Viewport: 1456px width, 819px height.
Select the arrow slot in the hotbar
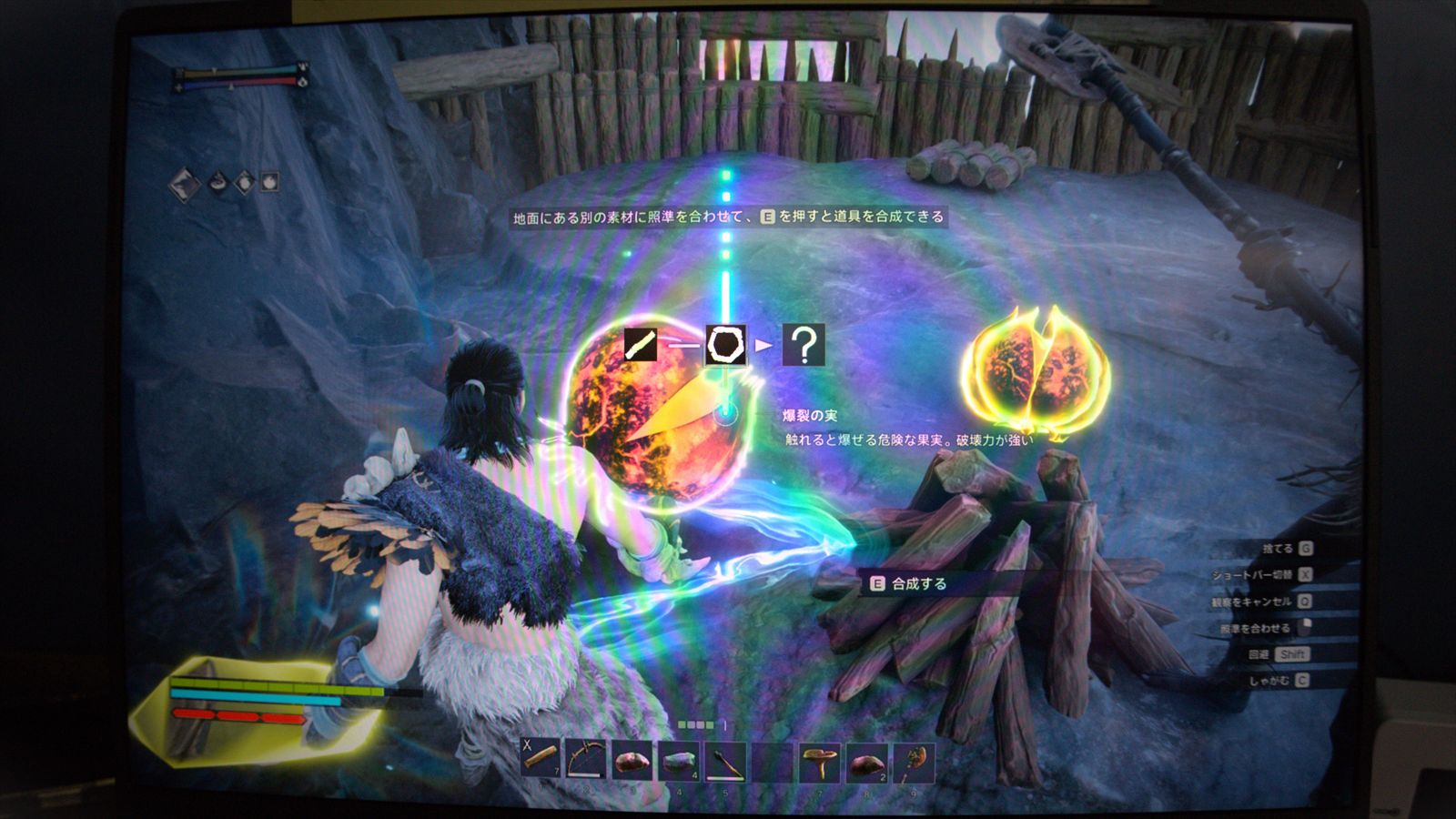(x=725, y=761)
